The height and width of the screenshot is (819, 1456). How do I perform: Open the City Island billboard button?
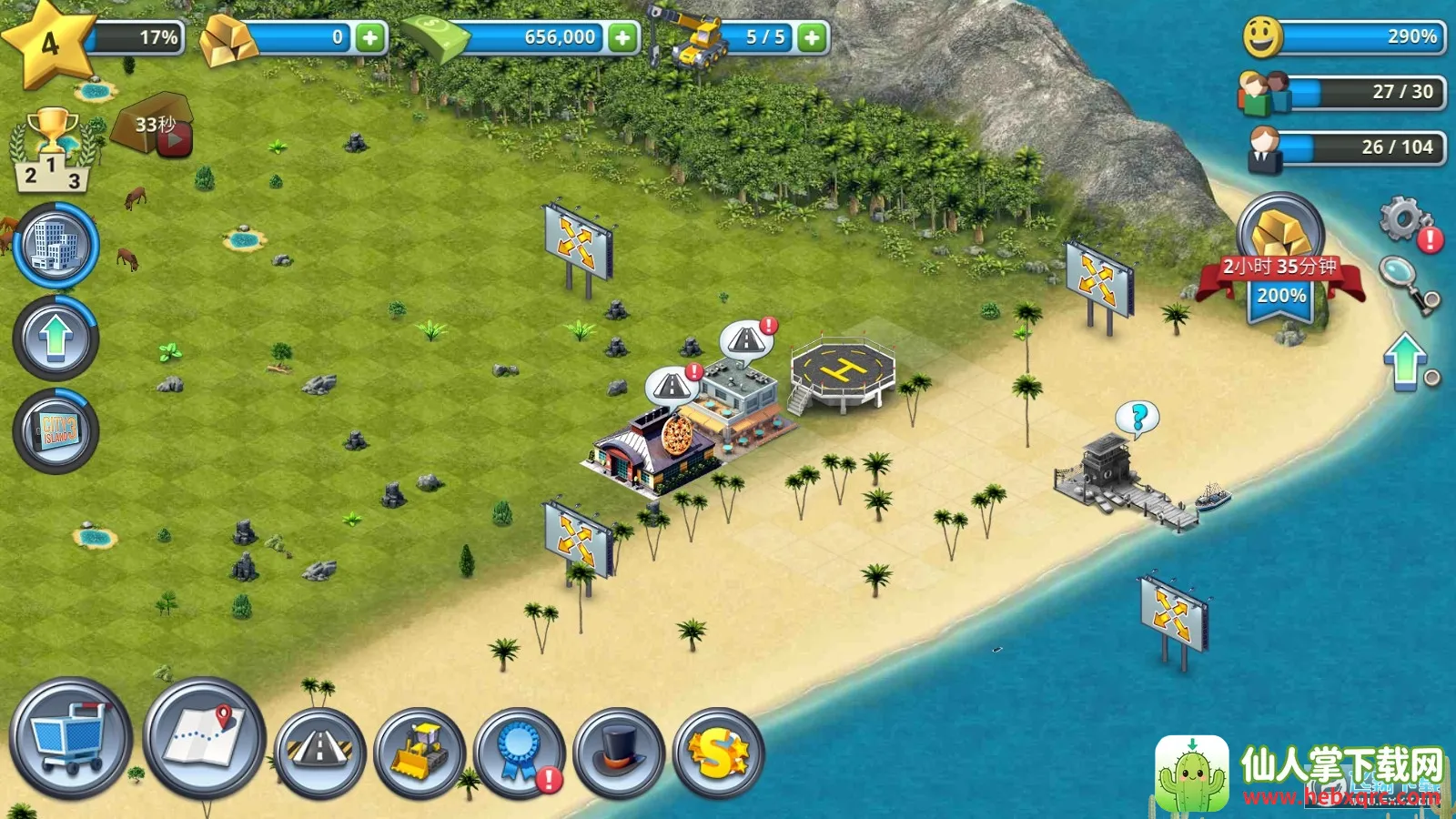[x=56, y=430]
